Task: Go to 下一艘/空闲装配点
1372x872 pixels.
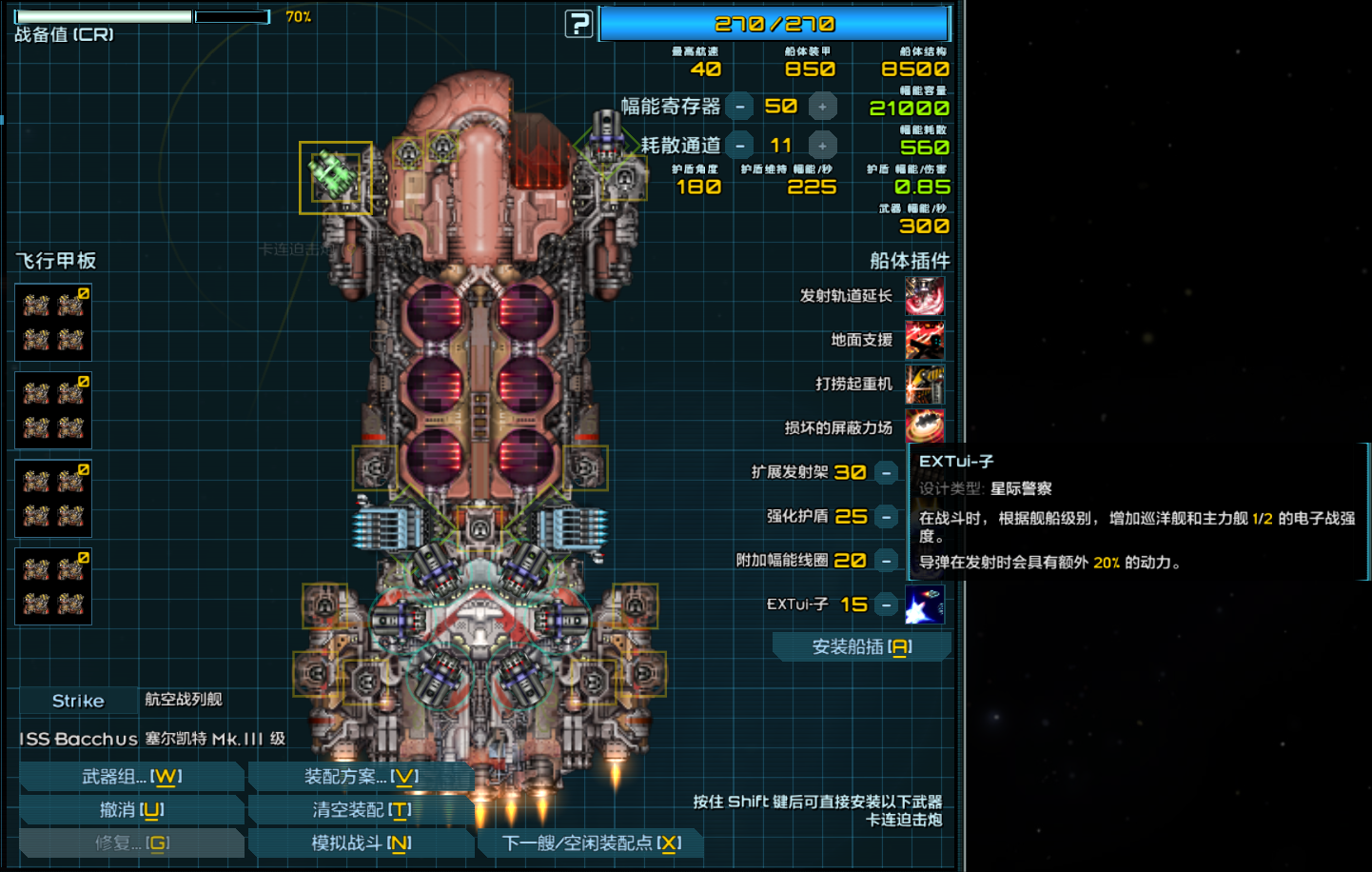Action: [x=591, y=843]
